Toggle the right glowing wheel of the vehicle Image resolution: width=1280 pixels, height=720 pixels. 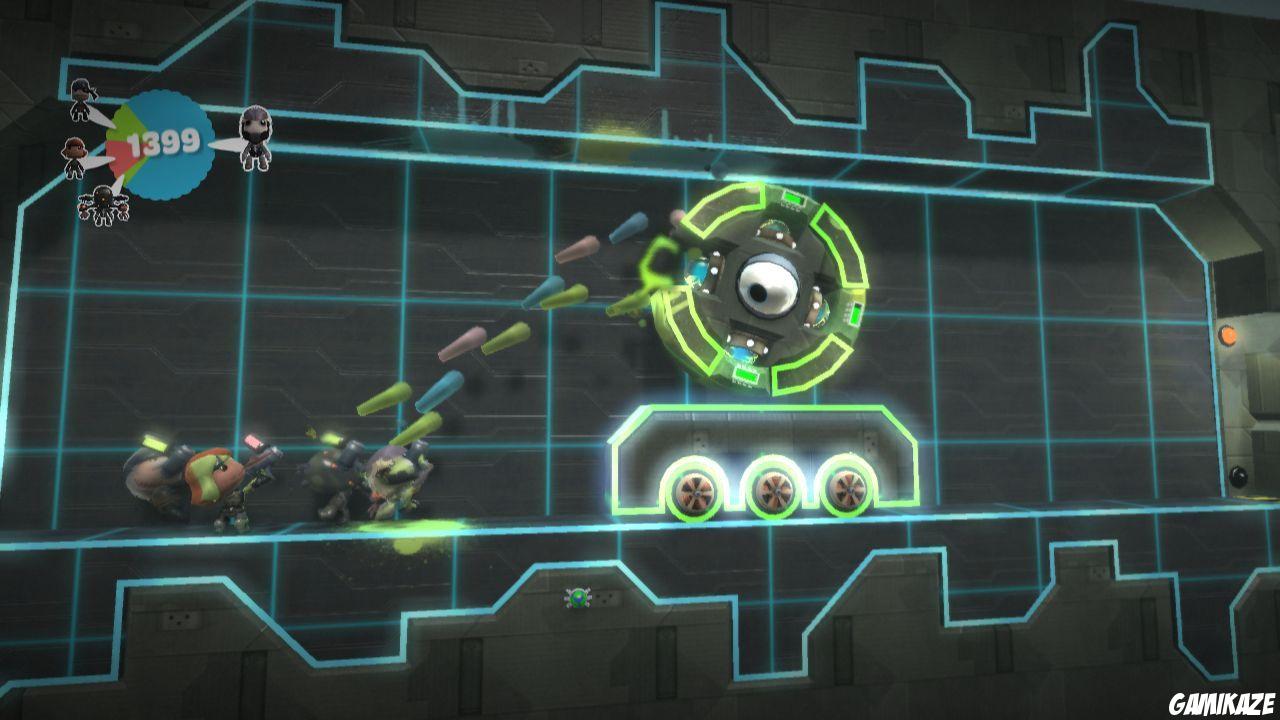click(849, 489)
